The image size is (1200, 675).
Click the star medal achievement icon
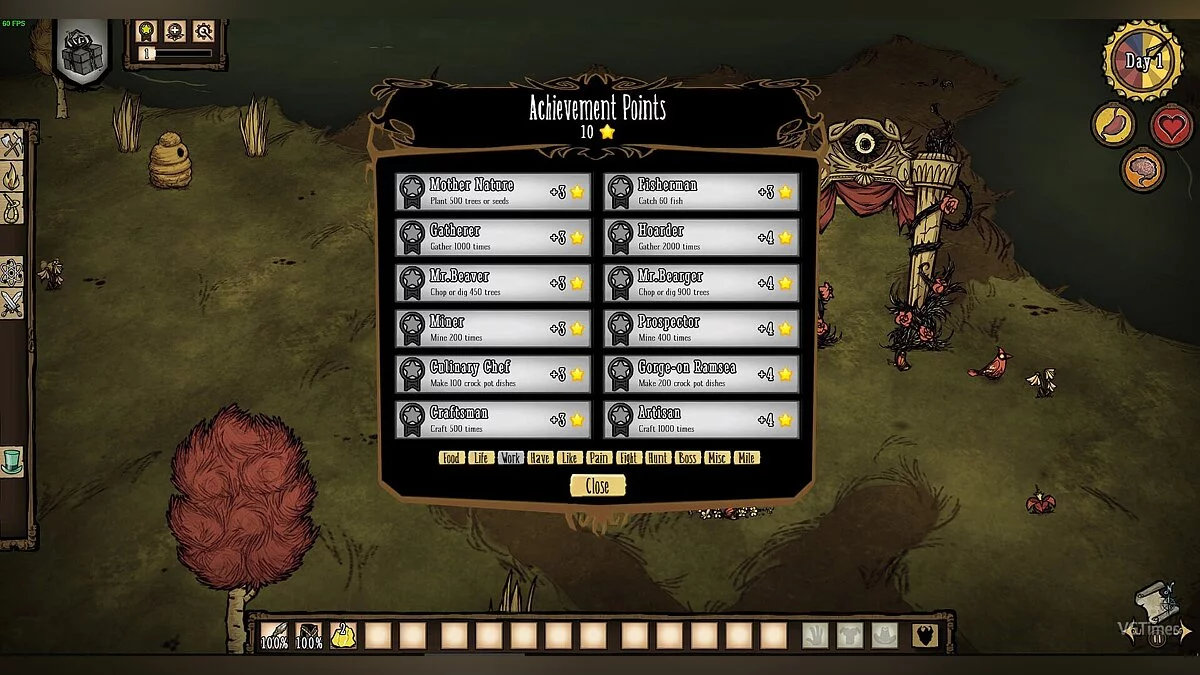click(147, 32)
